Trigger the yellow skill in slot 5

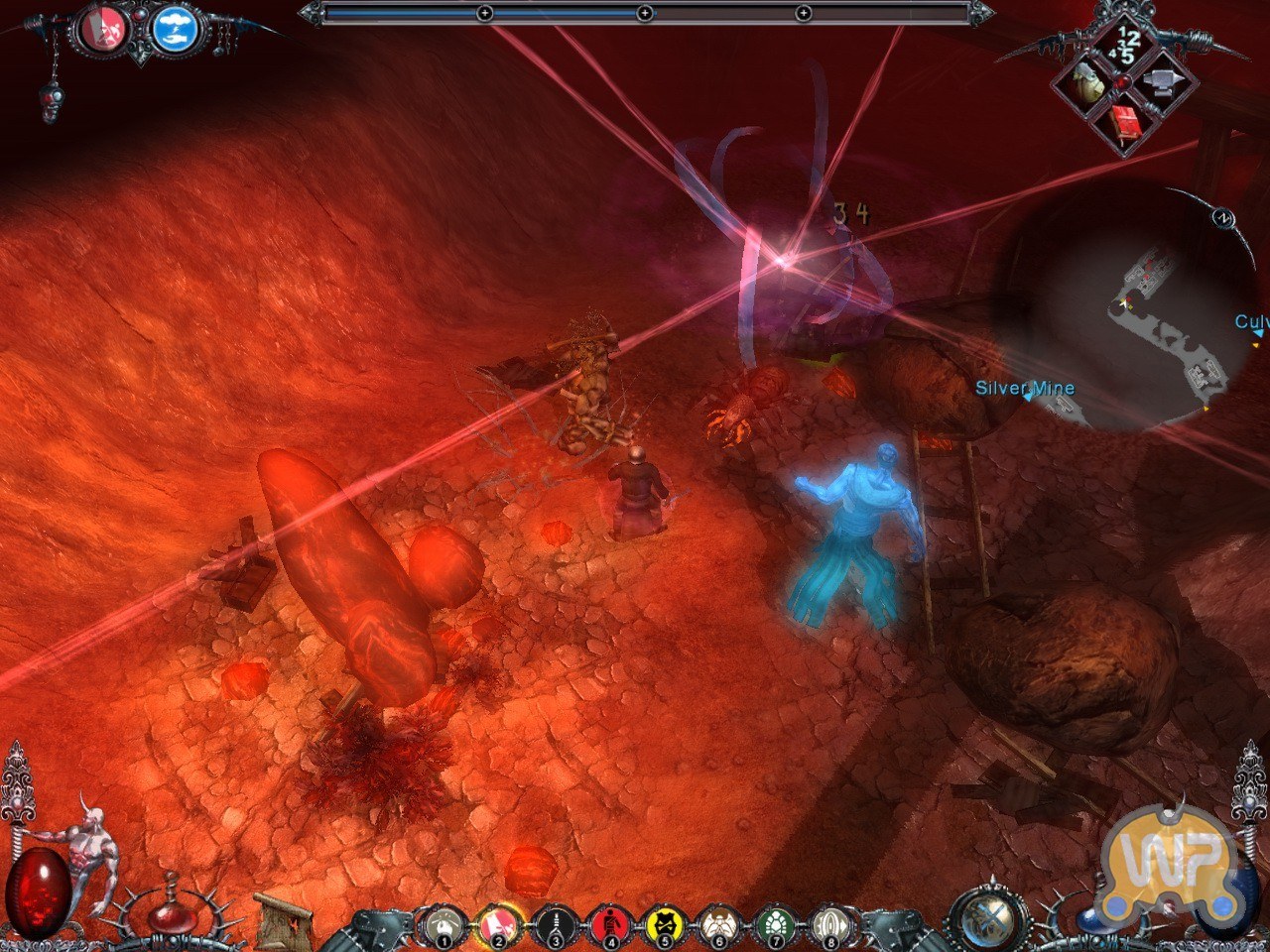coord(663,926)
